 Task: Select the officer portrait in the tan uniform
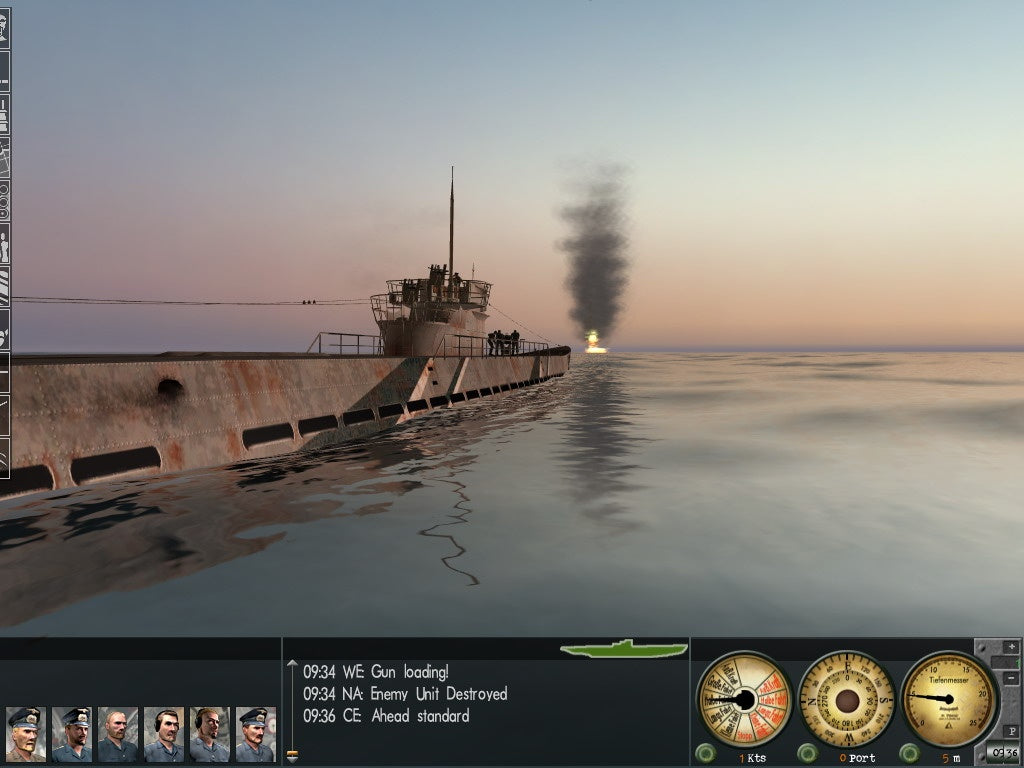pyautogui.click(x=24, y=734)
